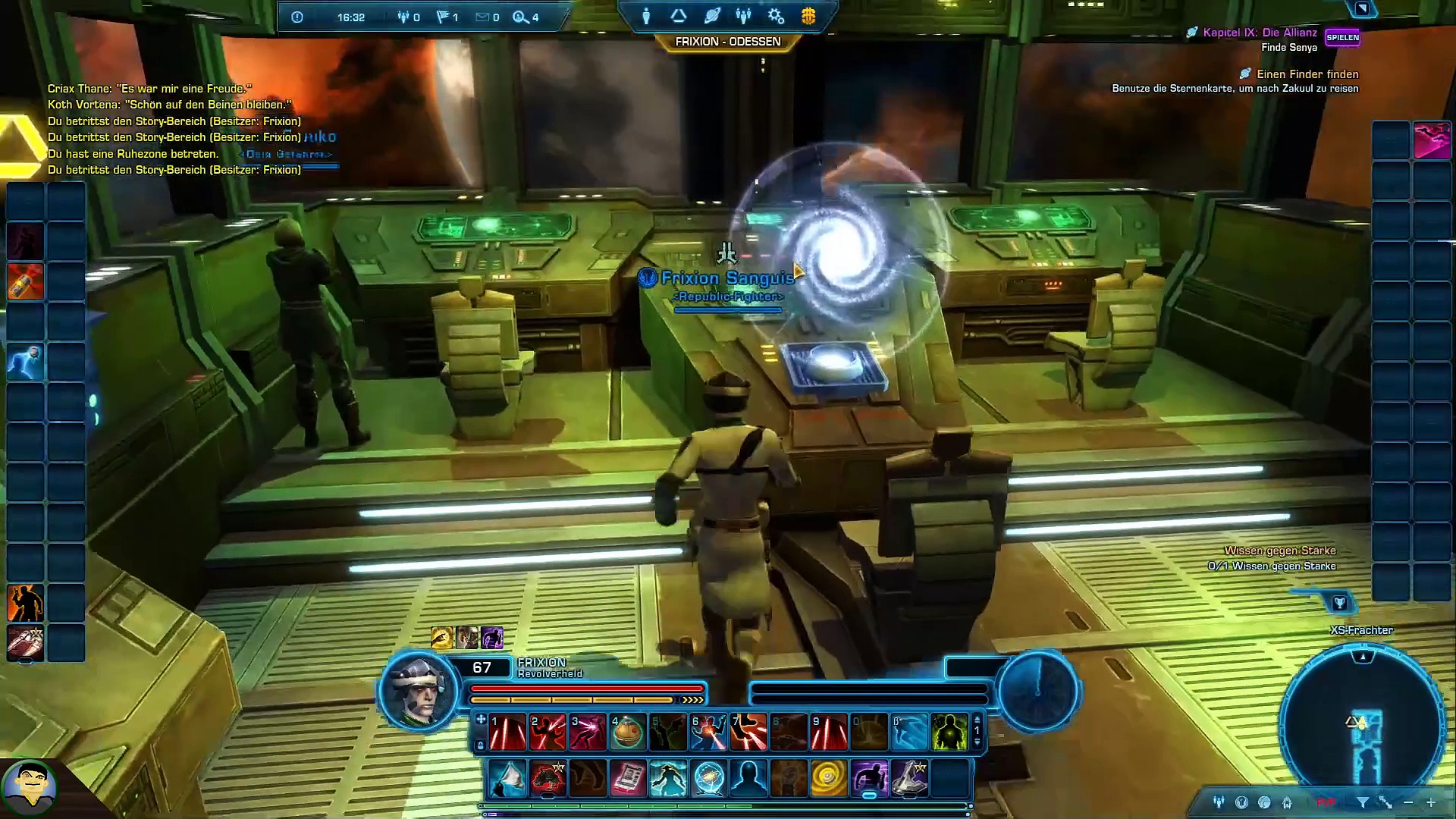Zoom in the minimap with plus button
This screenshot has width=1456, height=819.
coord(1431,802)
